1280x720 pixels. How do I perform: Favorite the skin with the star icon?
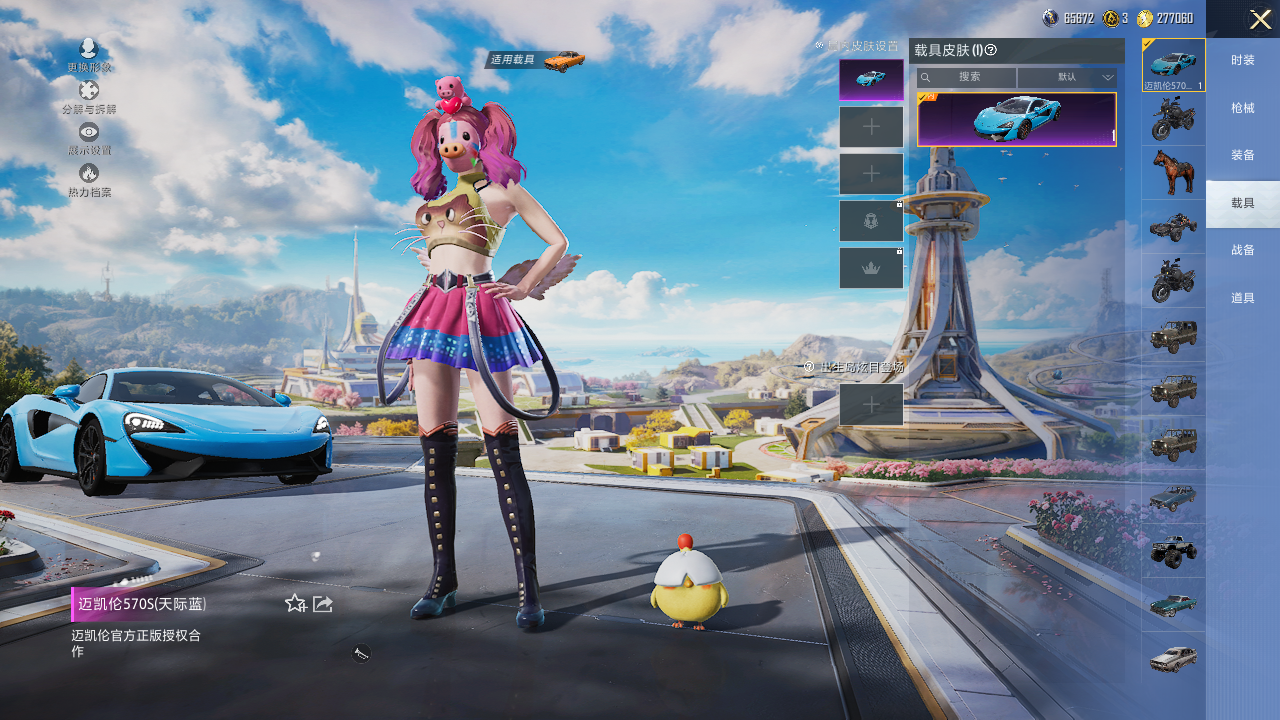click(x=295, y=603)
